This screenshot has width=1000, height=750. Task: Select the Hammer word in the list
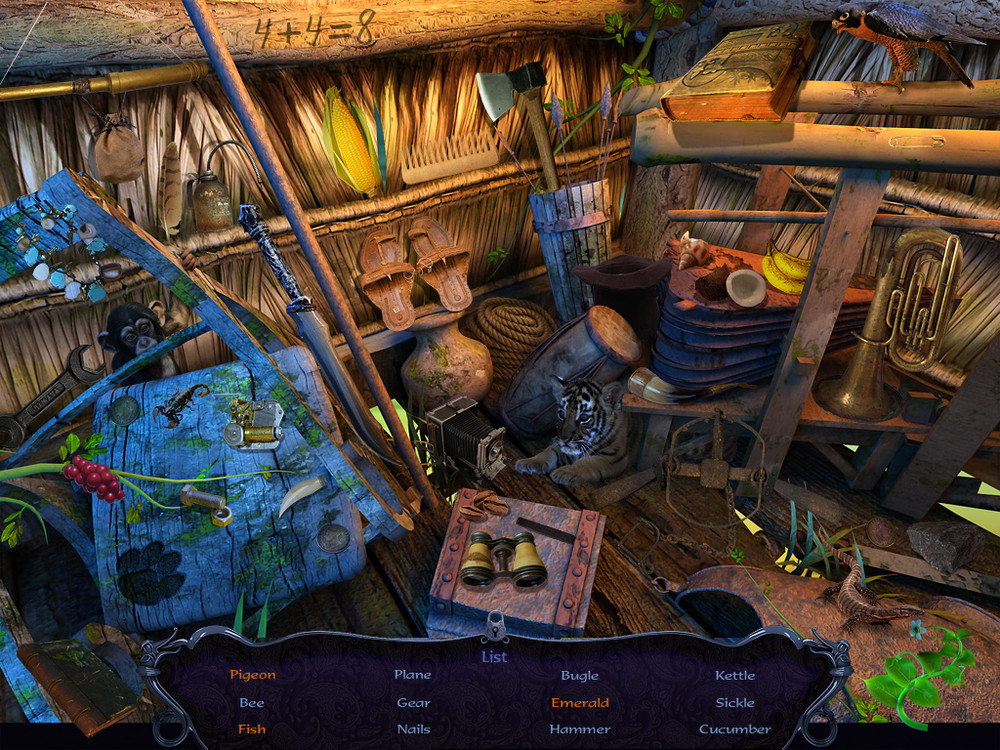pos(580,729)
